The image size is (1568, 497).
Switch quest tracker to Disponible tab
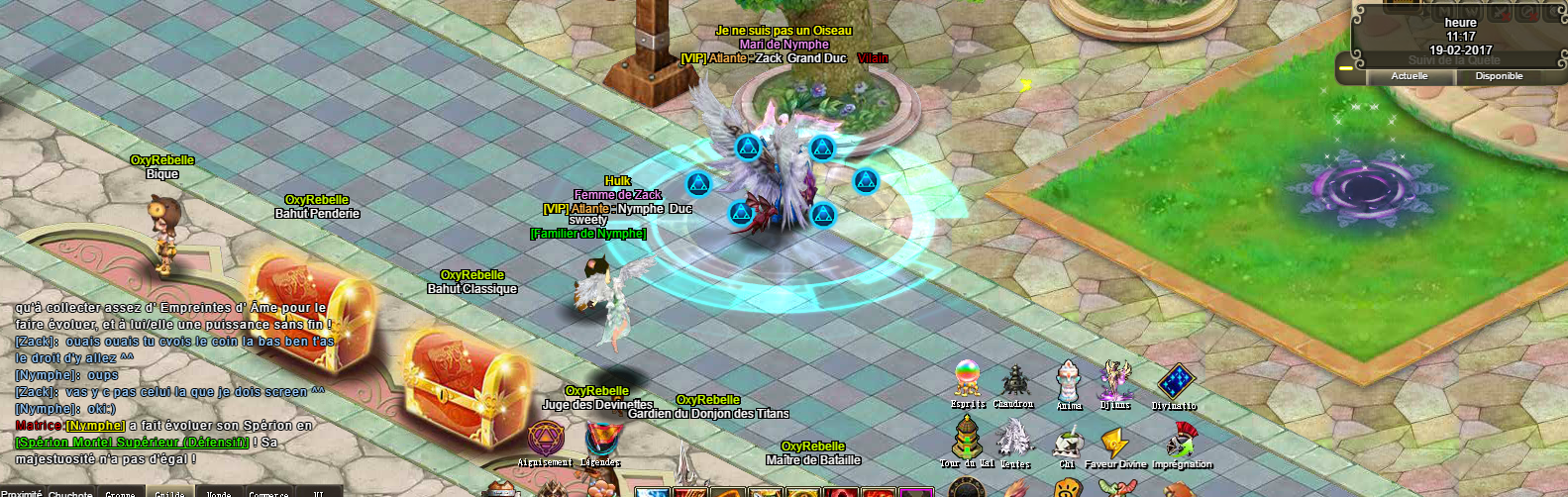click(x=1499, y=76)
